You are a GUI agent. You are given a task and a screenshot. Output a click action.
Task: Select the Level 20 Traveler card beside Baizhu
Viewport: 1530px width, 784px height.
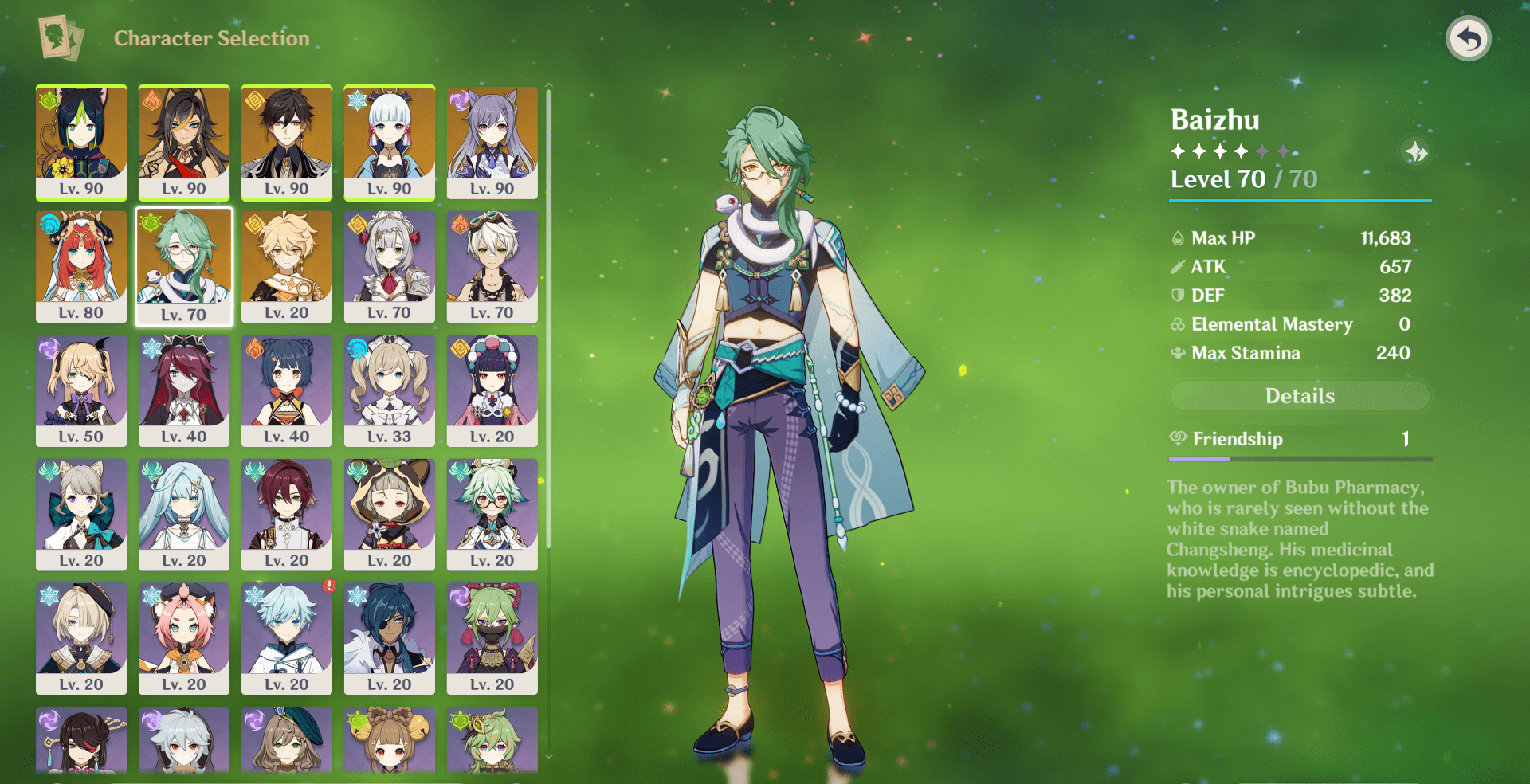click(287, 267)
